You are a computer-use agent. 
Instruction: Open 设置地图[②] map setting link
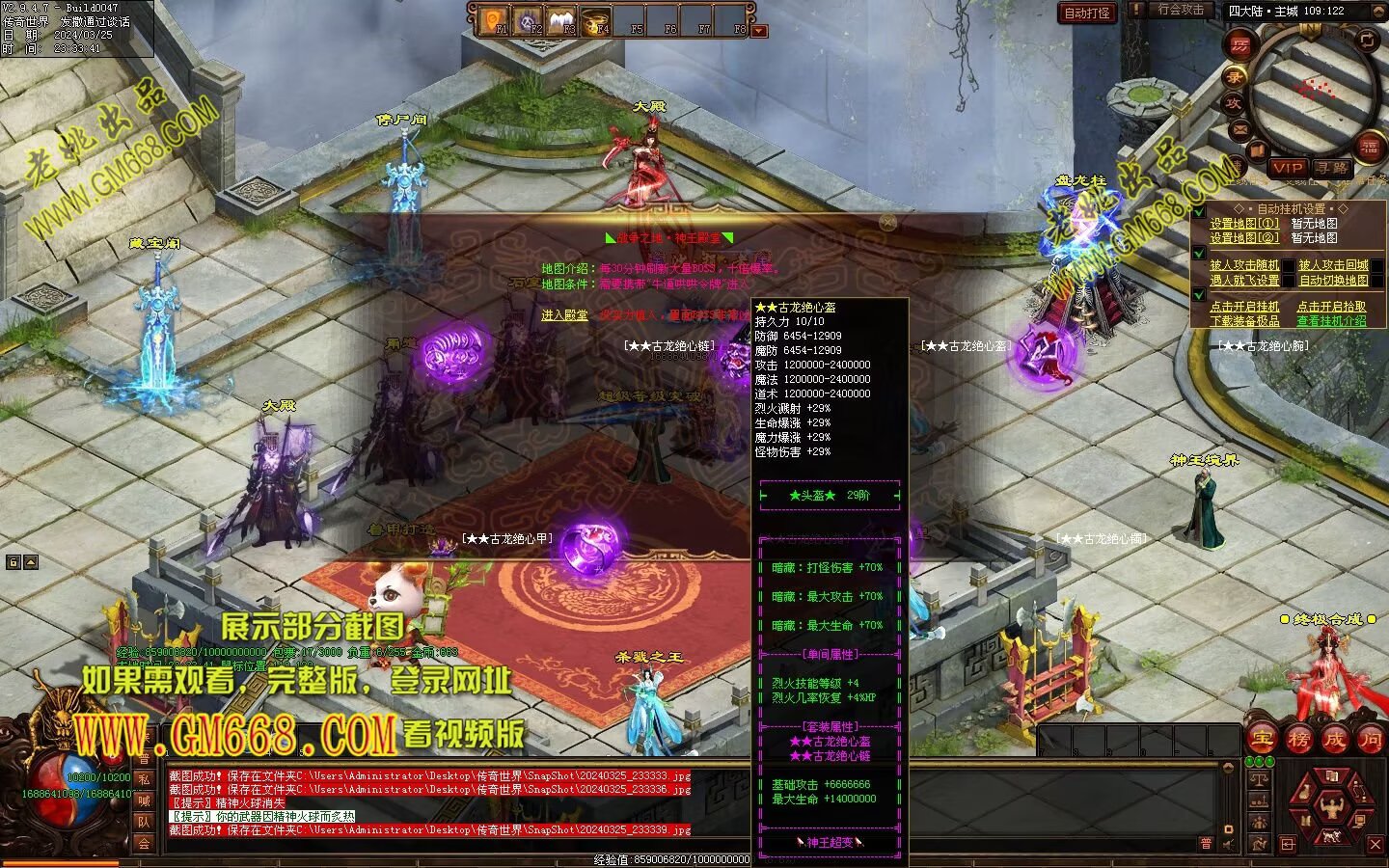pyautogui.click(x=1244, y=238)
